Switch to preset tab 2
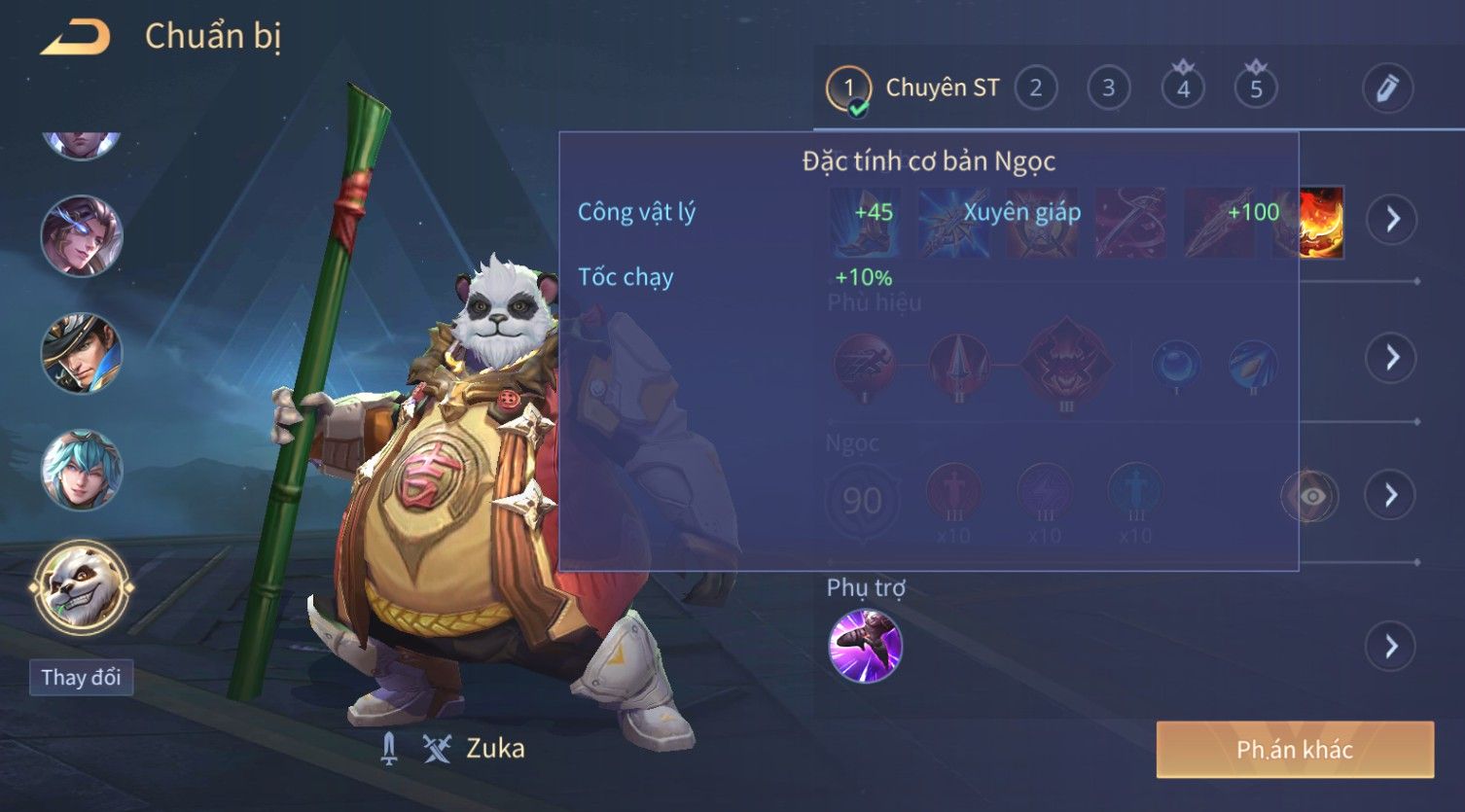The height and width of the screenshot is (812, 1465). click(1035, 88)
